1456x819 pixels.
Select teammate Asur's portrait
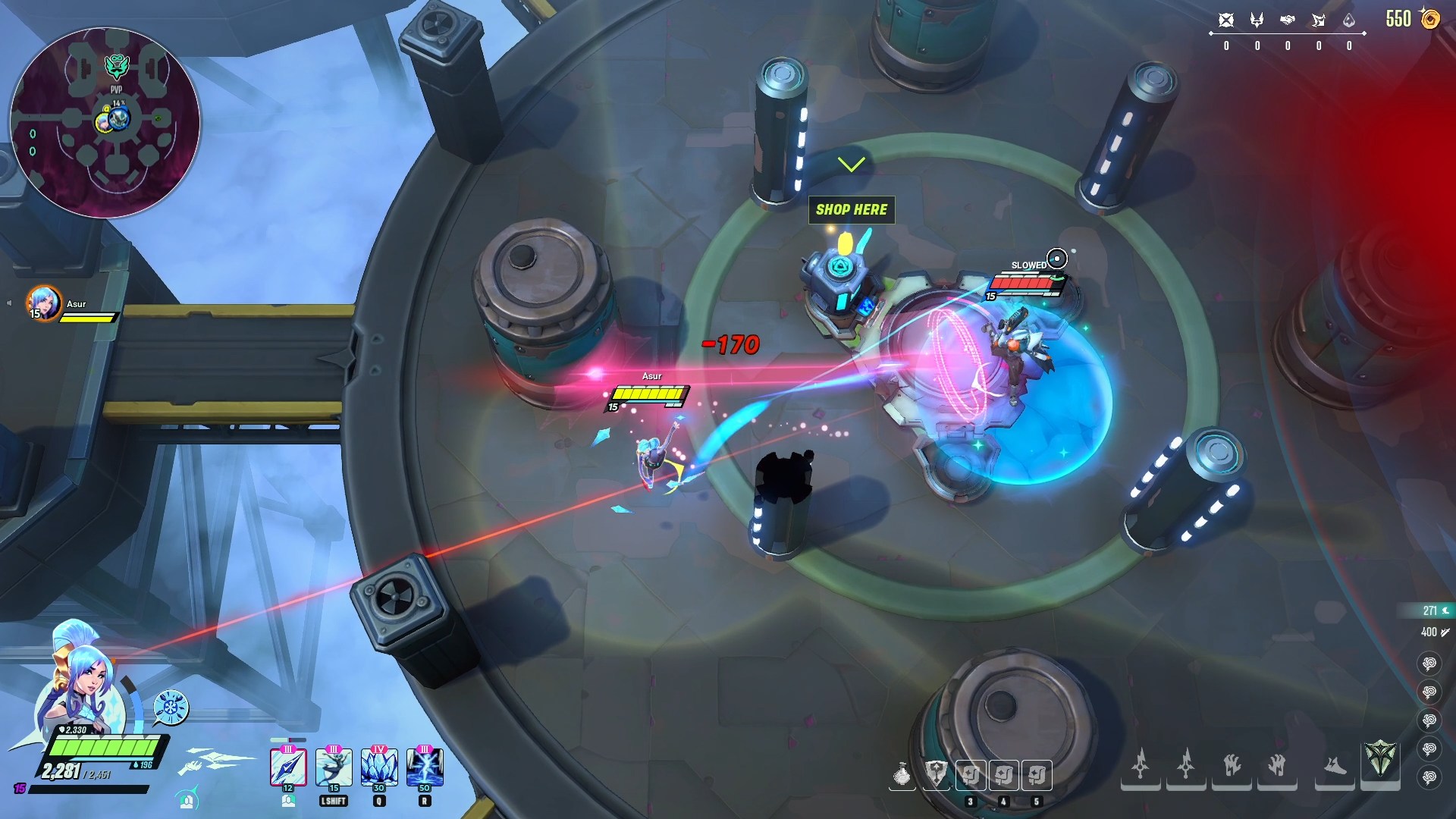(44, 303)
